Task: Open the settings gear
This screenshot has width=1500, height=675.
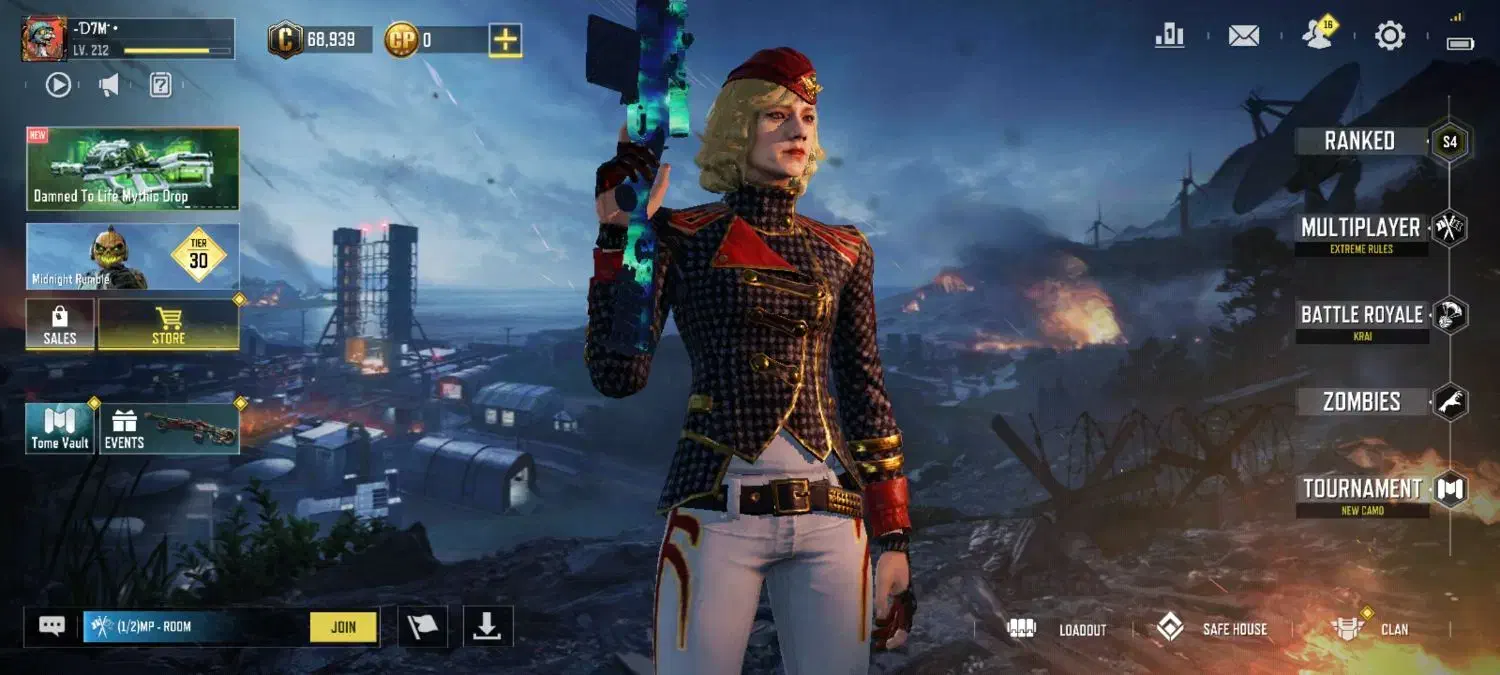Action: click(1390, 36)
